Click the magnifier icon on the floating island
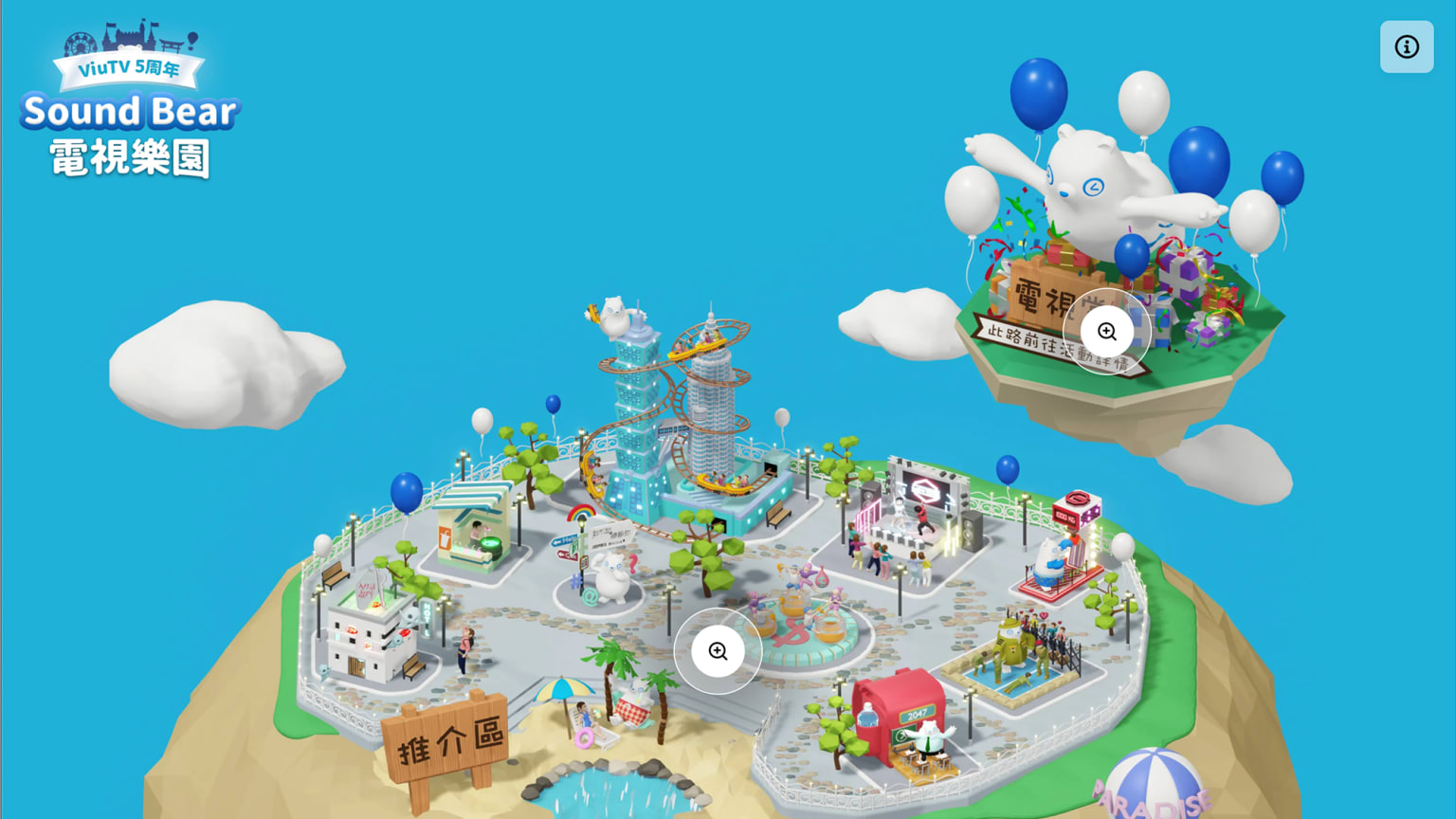The width and height of the screenshot is (1456, 819). pos(1107,331)
